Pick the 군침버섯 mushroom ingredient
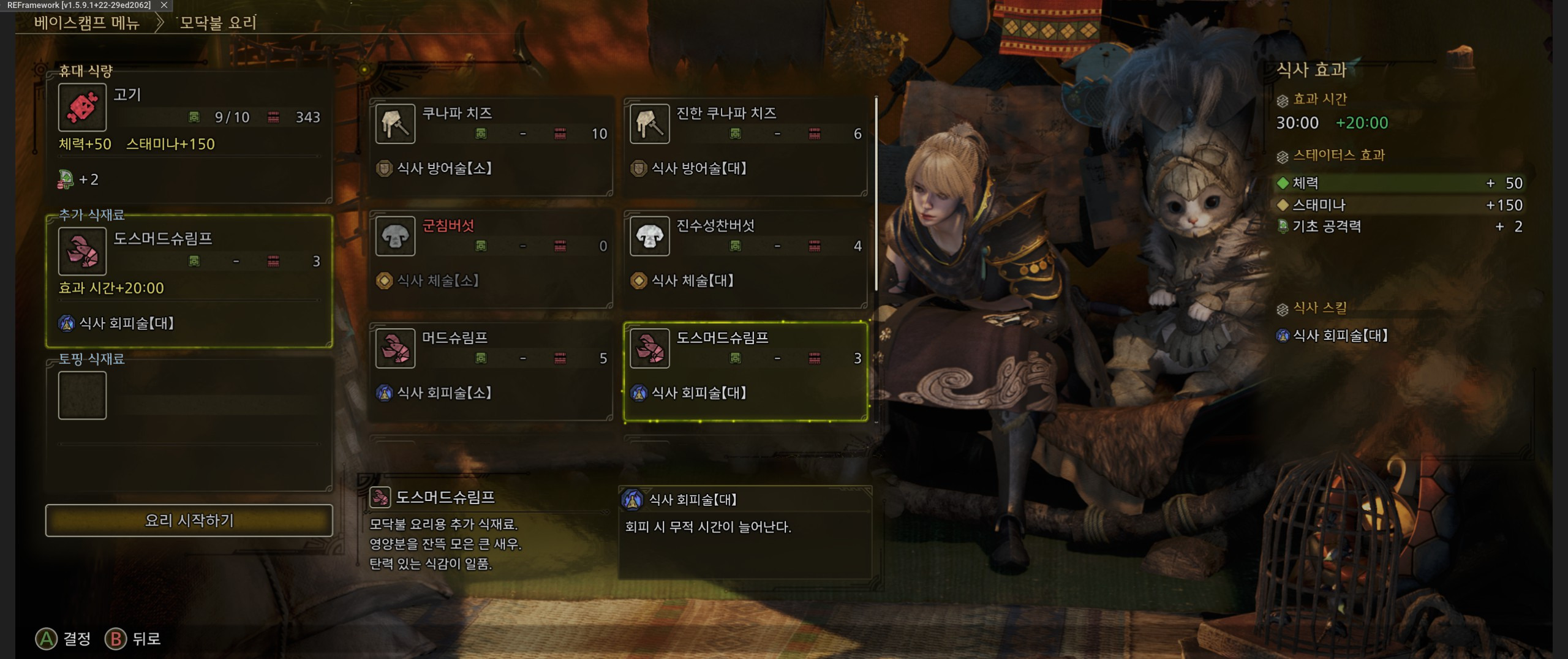Screen dimensions: 1568x659 (x=491, y=258)
